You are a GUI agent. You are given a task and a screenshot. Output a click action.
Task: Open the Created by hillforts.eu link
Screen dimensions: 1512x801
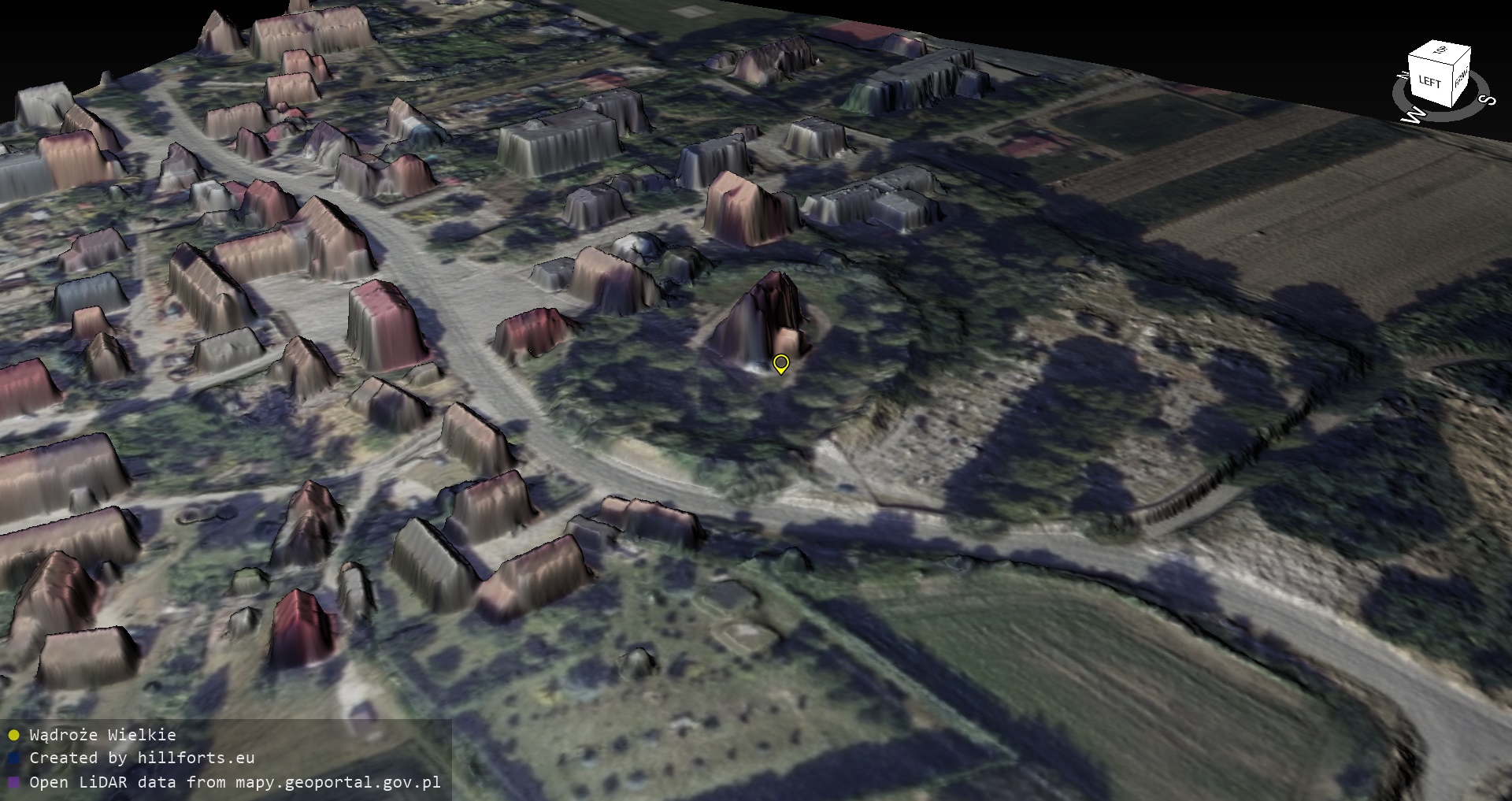coord(142,758)
